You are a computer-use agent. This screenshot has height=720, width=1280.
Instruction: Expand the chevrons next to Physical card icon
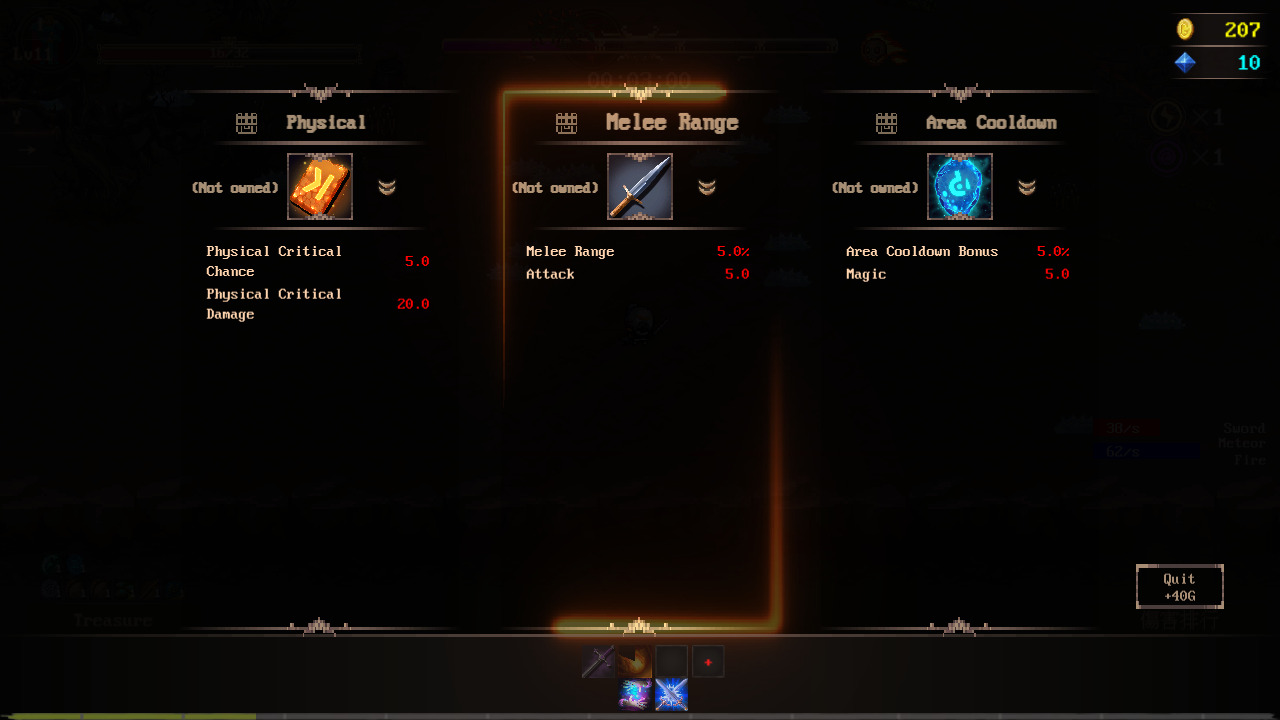click(x=389, y=186)
